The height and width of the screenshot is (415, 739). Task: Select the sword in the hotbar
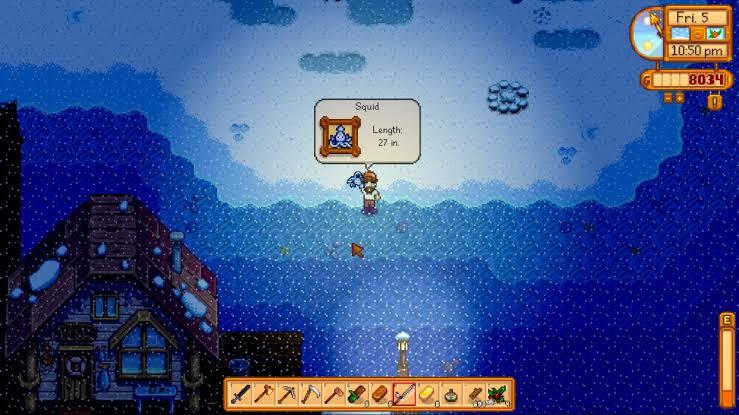tap(240, 393)
